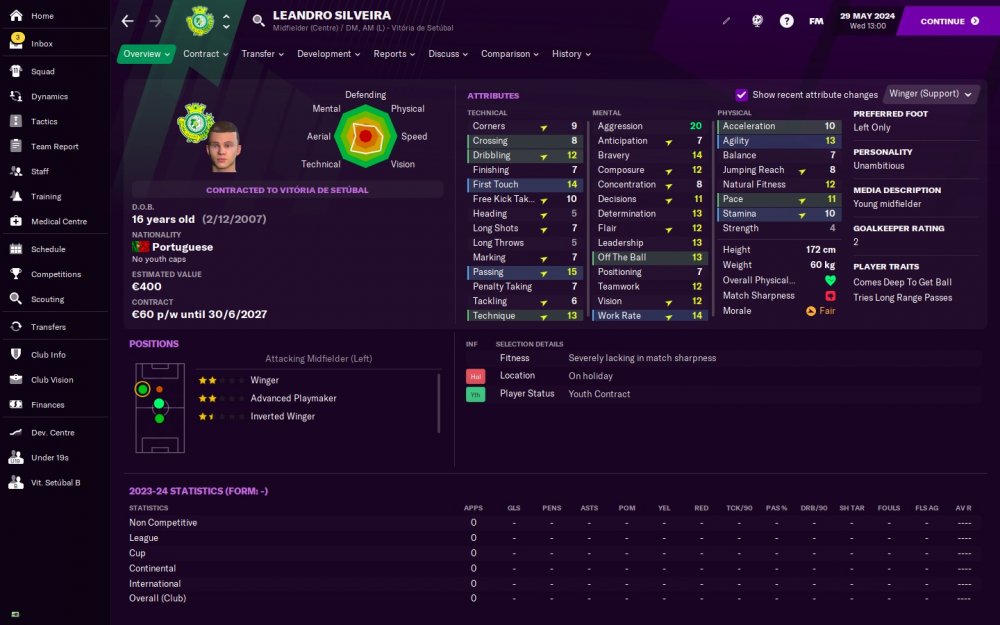Continue to advance the game
Image resolution: width=1000 pixels, height=625 pixels.
click(x=949, y=21)
